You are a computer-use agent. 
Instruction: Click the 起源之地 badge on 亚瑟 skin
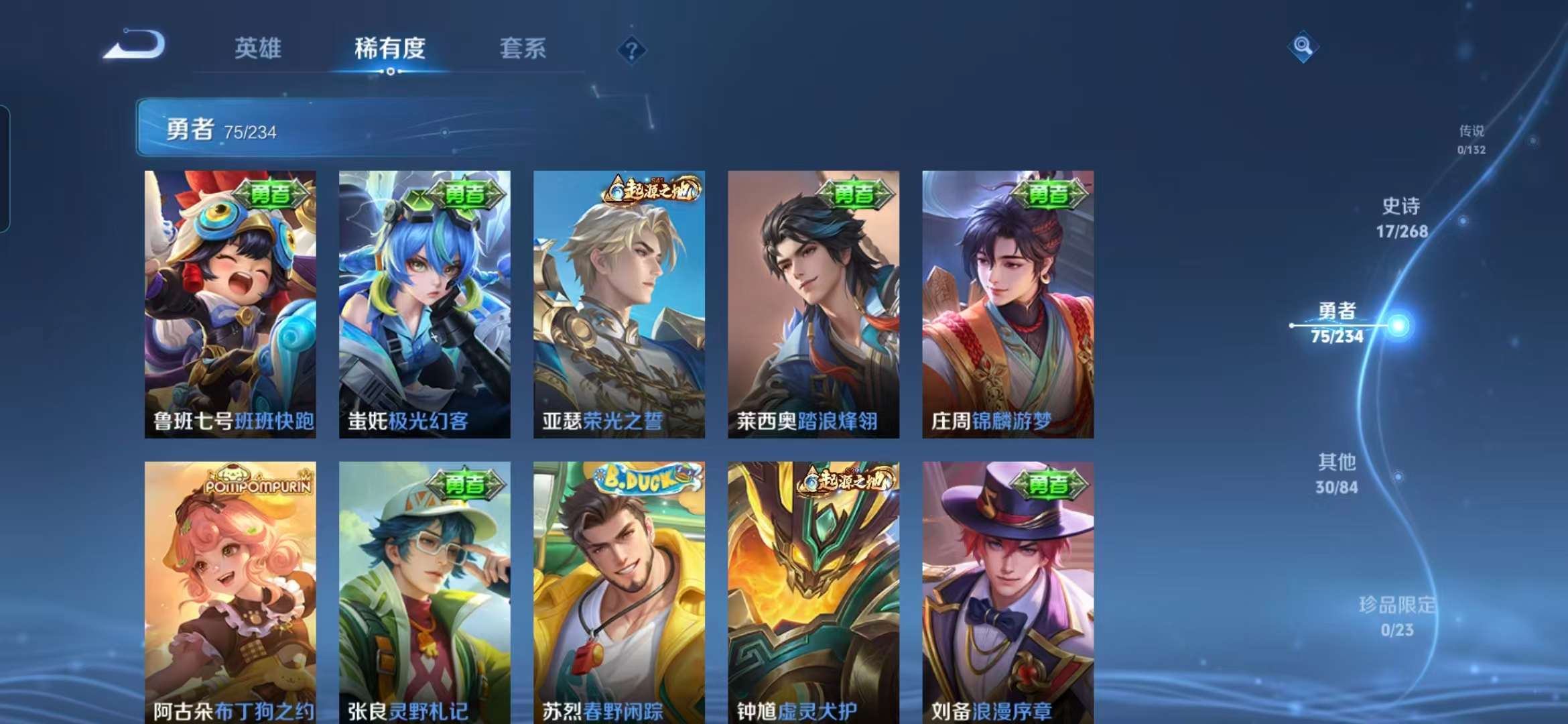tap(649, 191)
